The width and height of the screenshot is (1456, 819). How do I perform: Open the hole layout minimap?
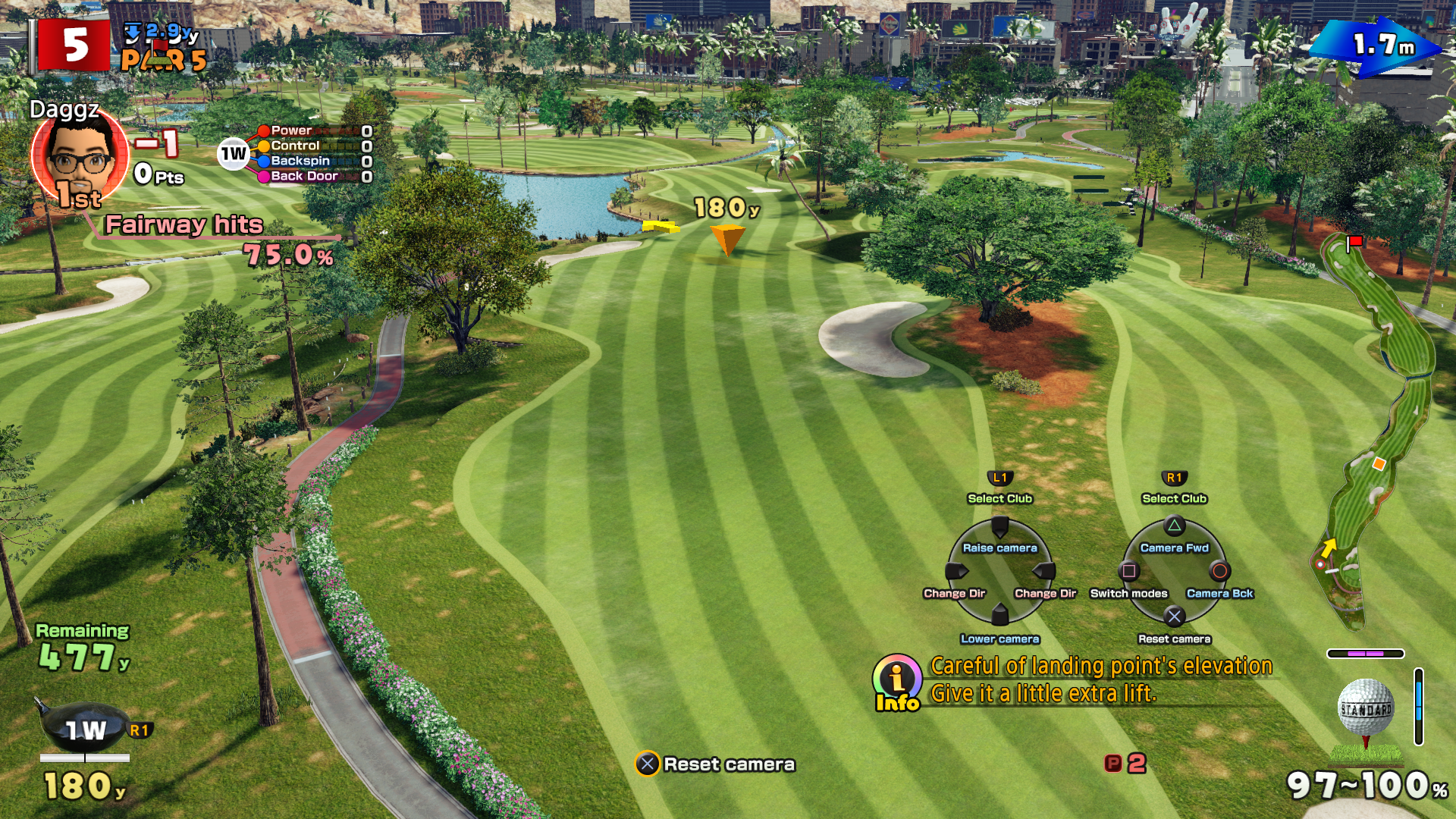(1374, 432)
